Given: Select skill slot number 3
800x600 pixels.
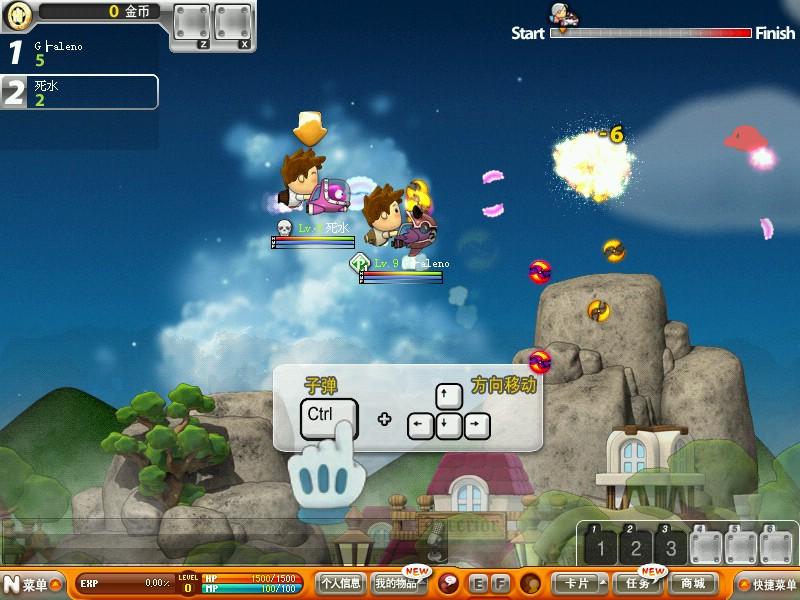Looking at the screenshot, I should [670, 547].
